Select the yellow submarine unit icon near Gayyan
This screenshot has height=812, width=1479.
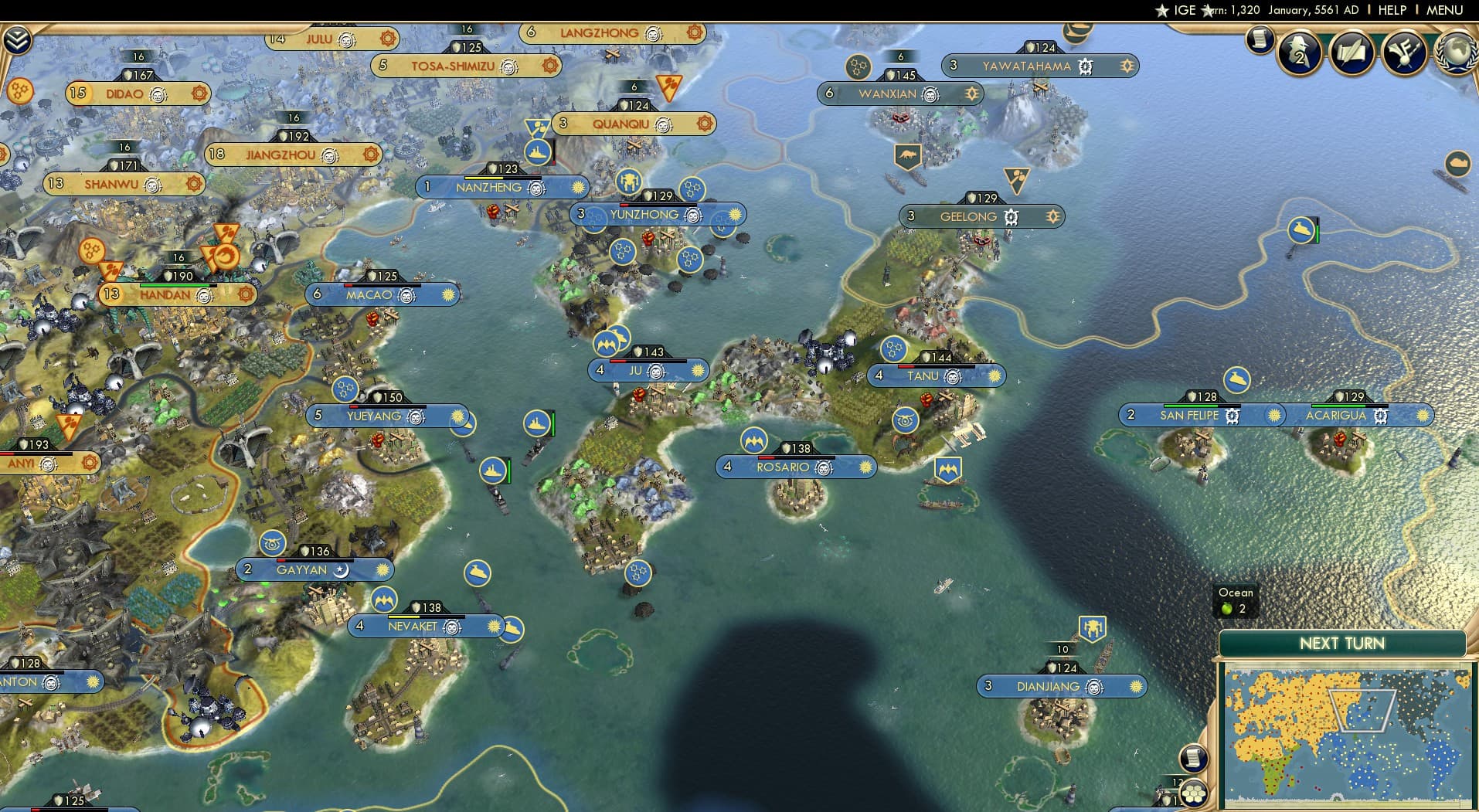(479, 575)
